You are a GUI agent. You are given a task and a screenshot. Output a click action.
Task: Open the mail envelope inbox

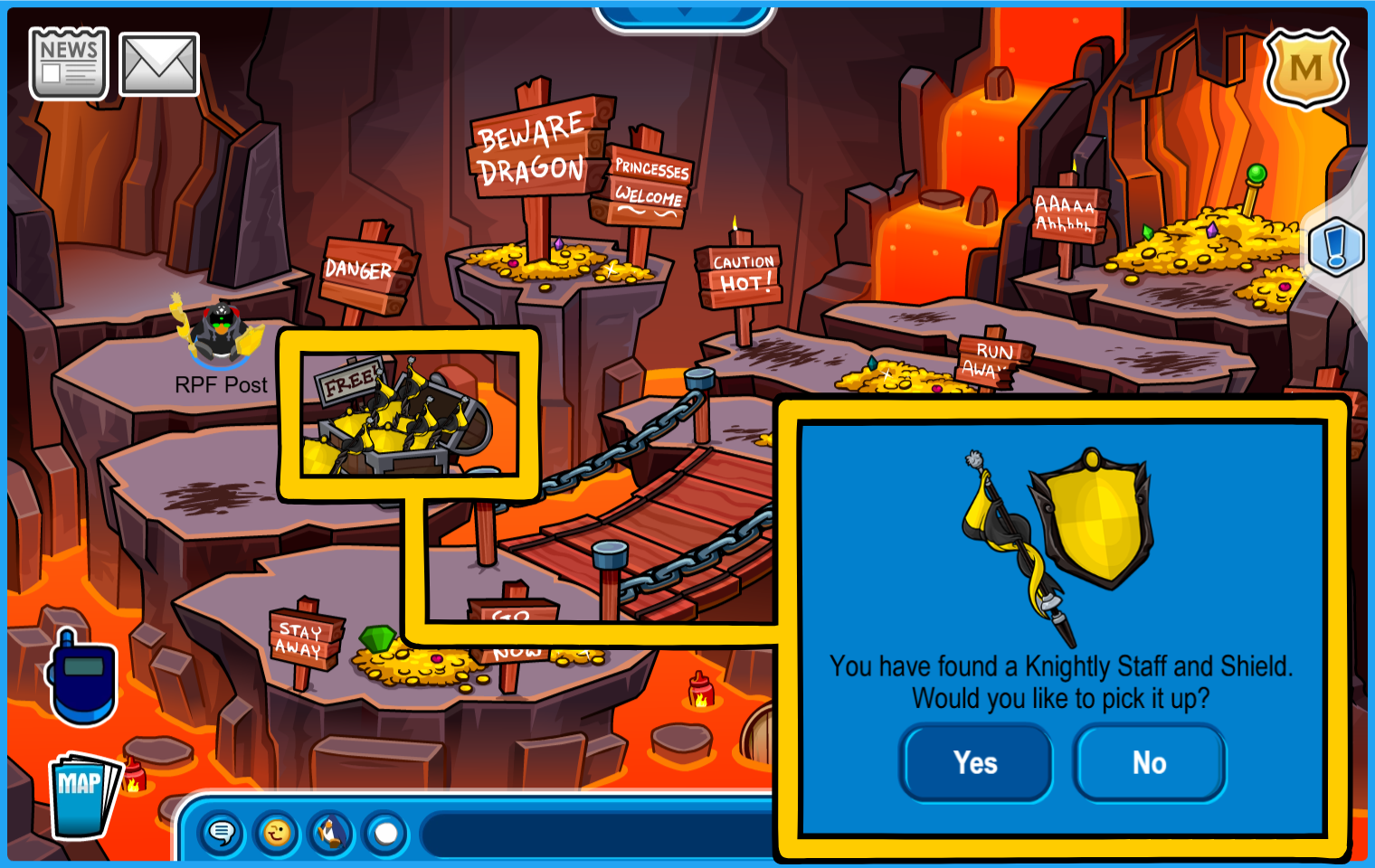tap(159, 64)
